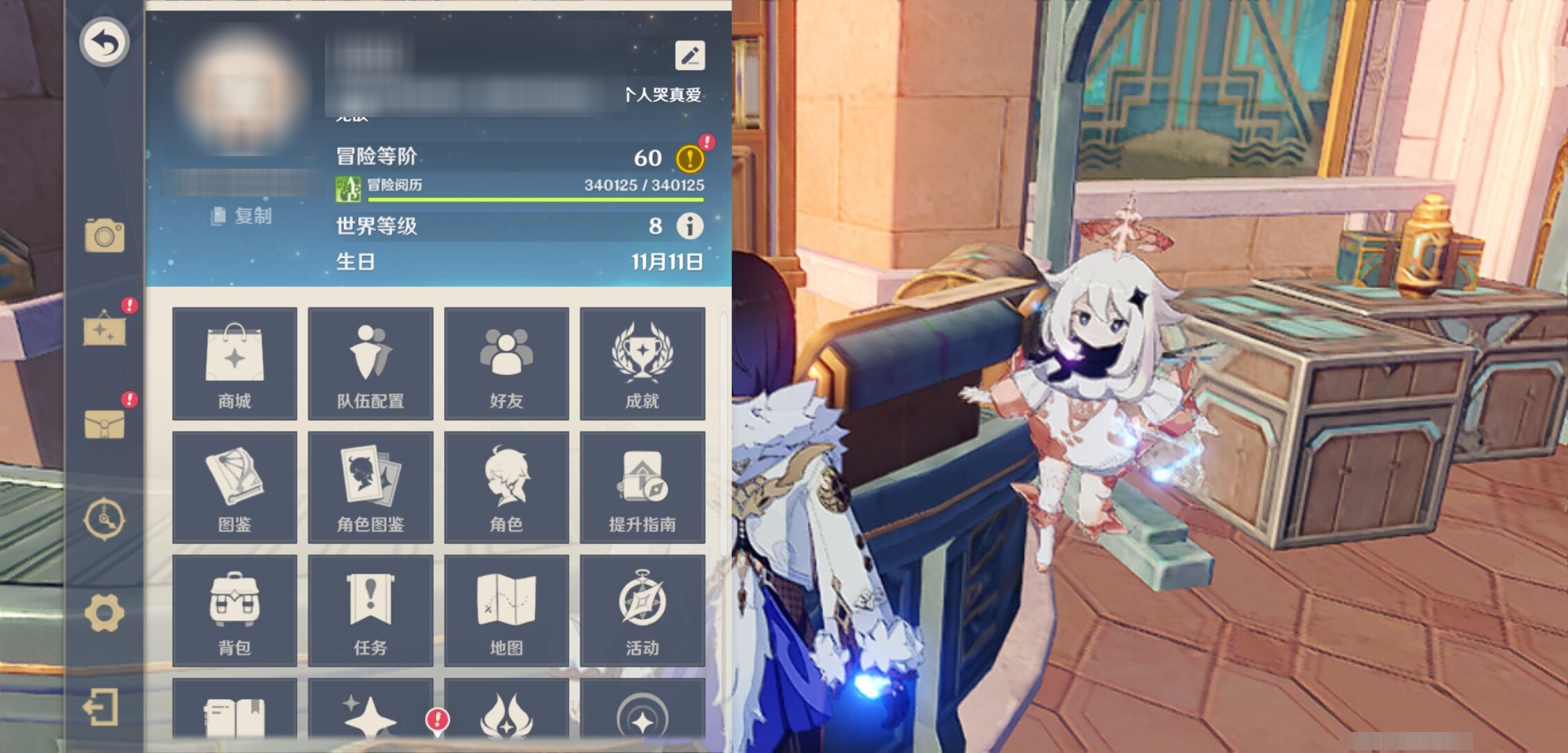
Task: Click the back arrow button
Action: pos(104,43)
